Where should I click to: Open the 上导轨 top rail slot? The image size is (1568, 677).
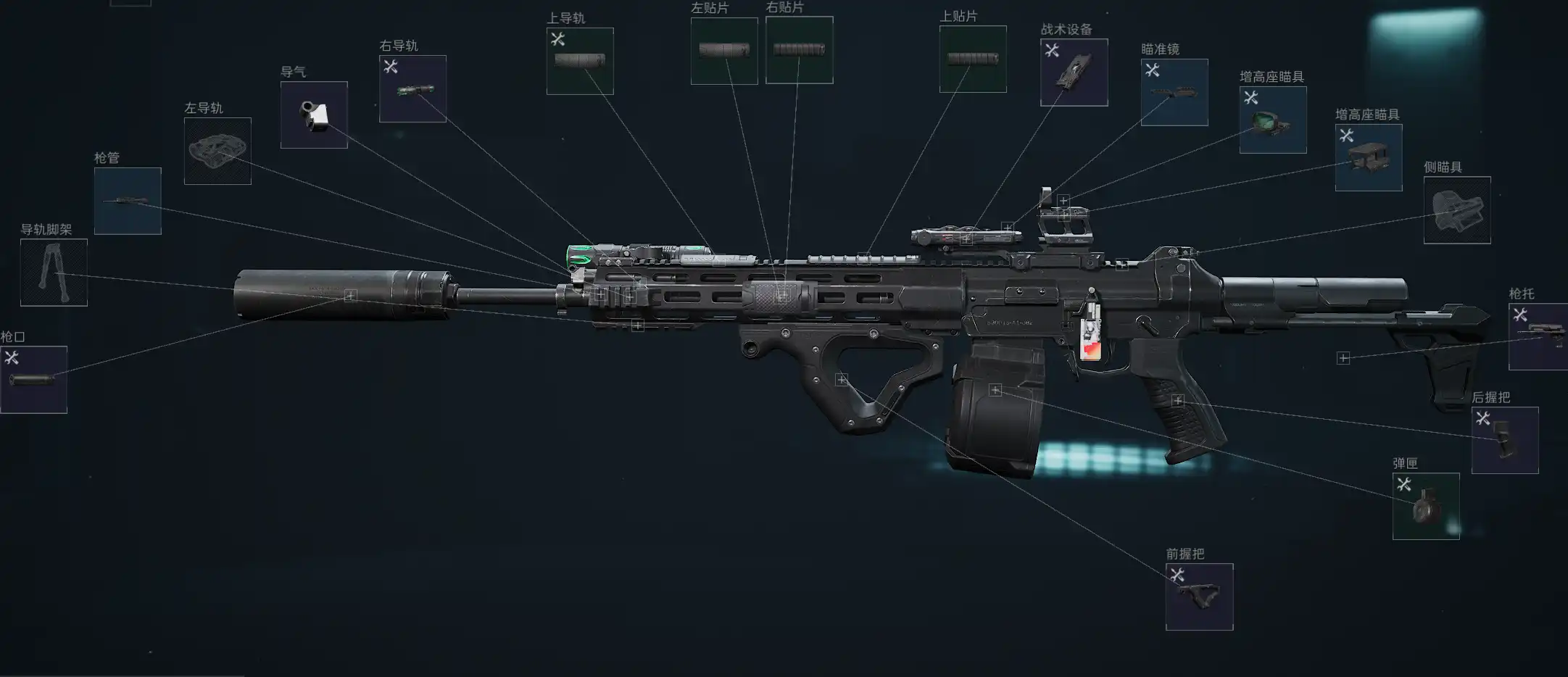coord(580,61)
